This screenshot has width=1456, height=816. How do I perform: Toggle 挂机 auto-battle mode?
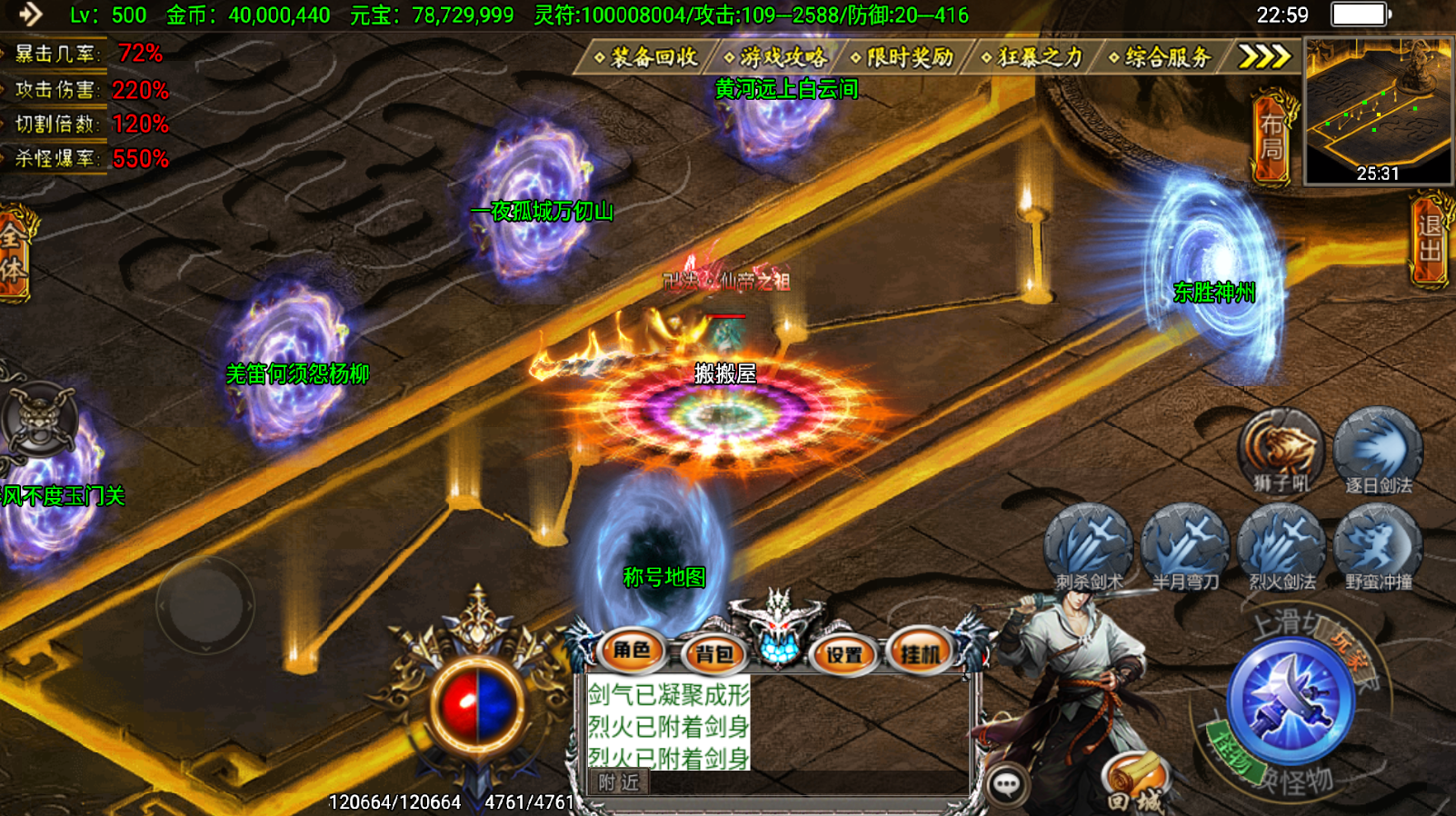tap(920, 652)
